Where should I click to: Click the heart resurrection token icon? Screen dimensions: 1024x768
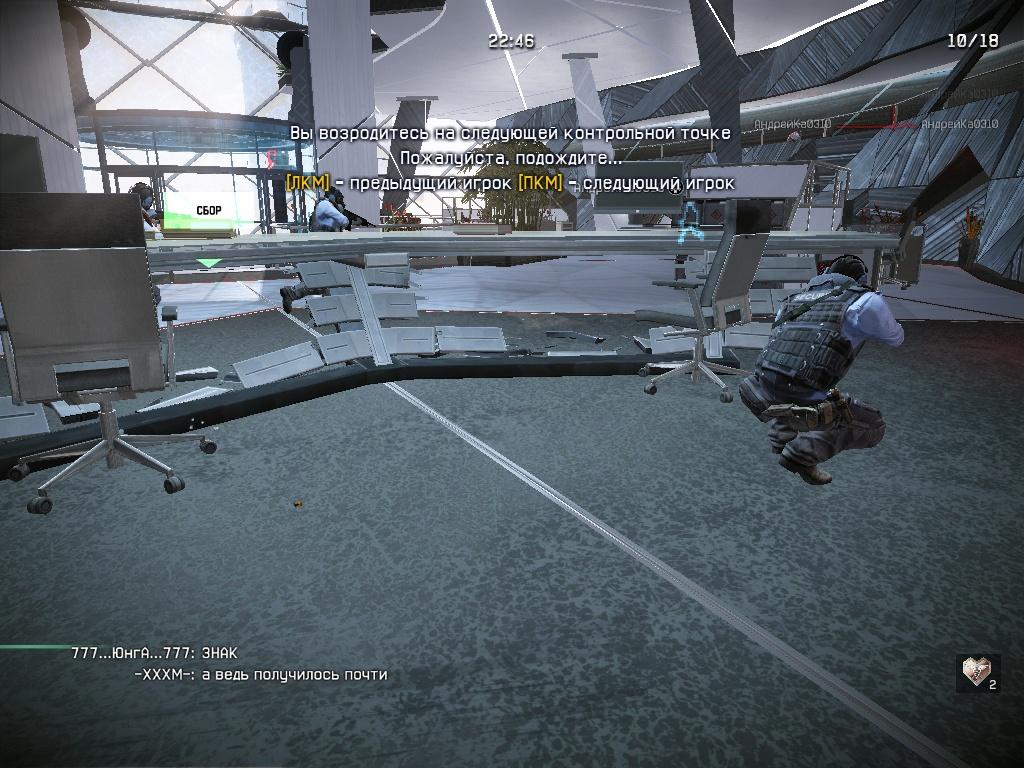(x=977, y=672)
